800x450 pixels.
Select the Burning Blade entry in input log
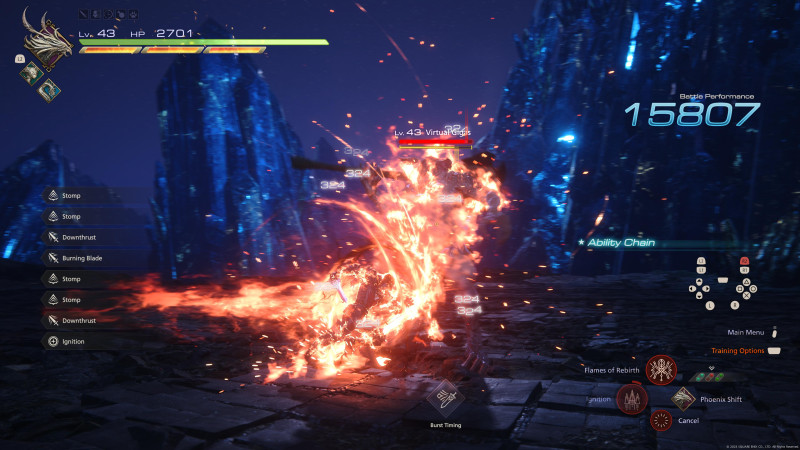click(x=88, y=258)
